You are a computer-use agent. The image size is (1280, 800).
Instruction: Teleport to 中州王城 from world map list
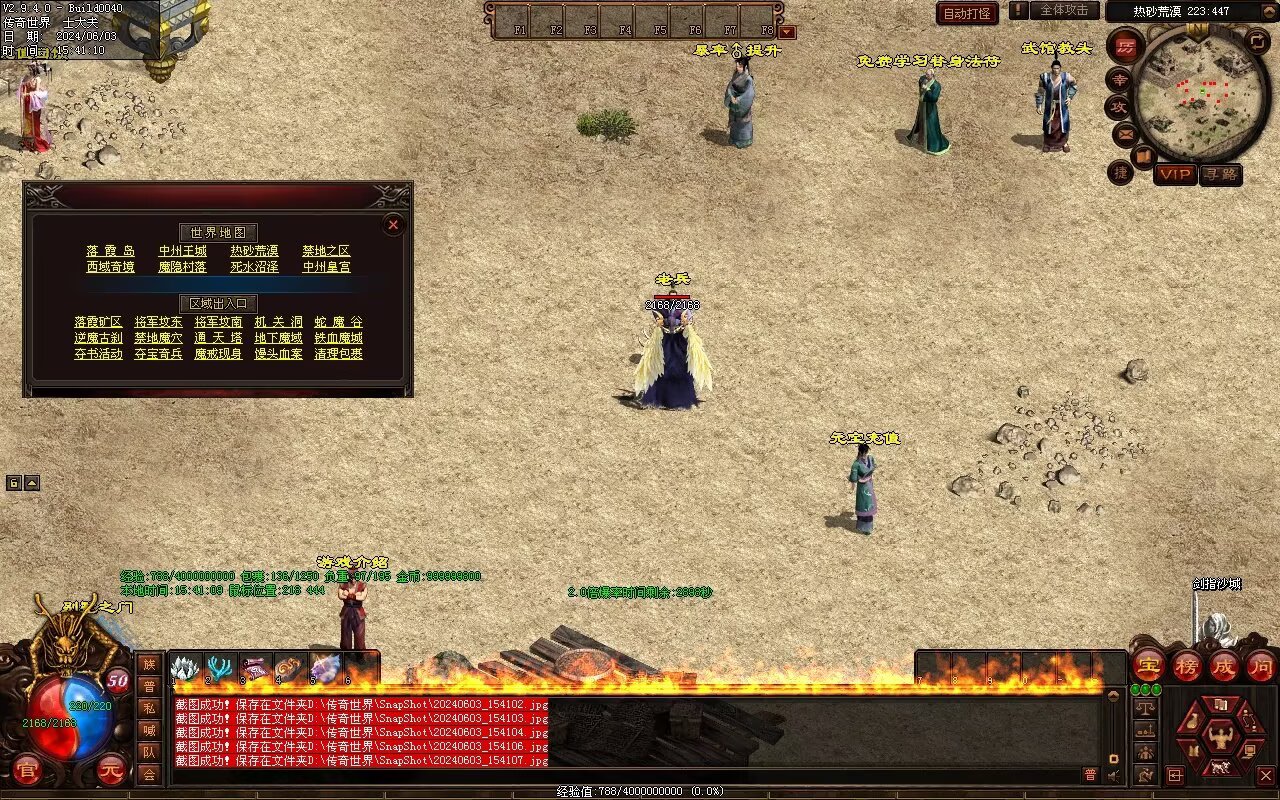(x=183, y=251)
